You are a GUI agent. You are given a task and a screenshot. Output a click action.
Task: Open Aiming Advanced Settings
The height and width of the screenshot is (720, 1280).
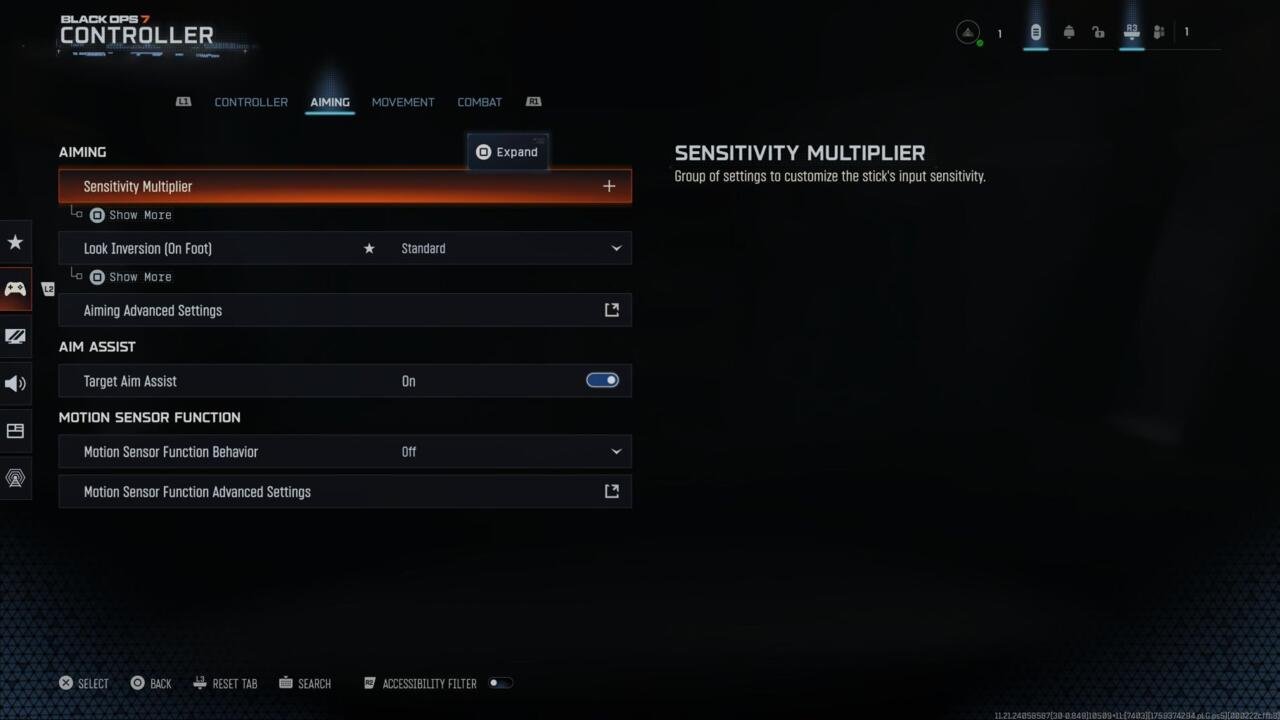coord(345,310)
